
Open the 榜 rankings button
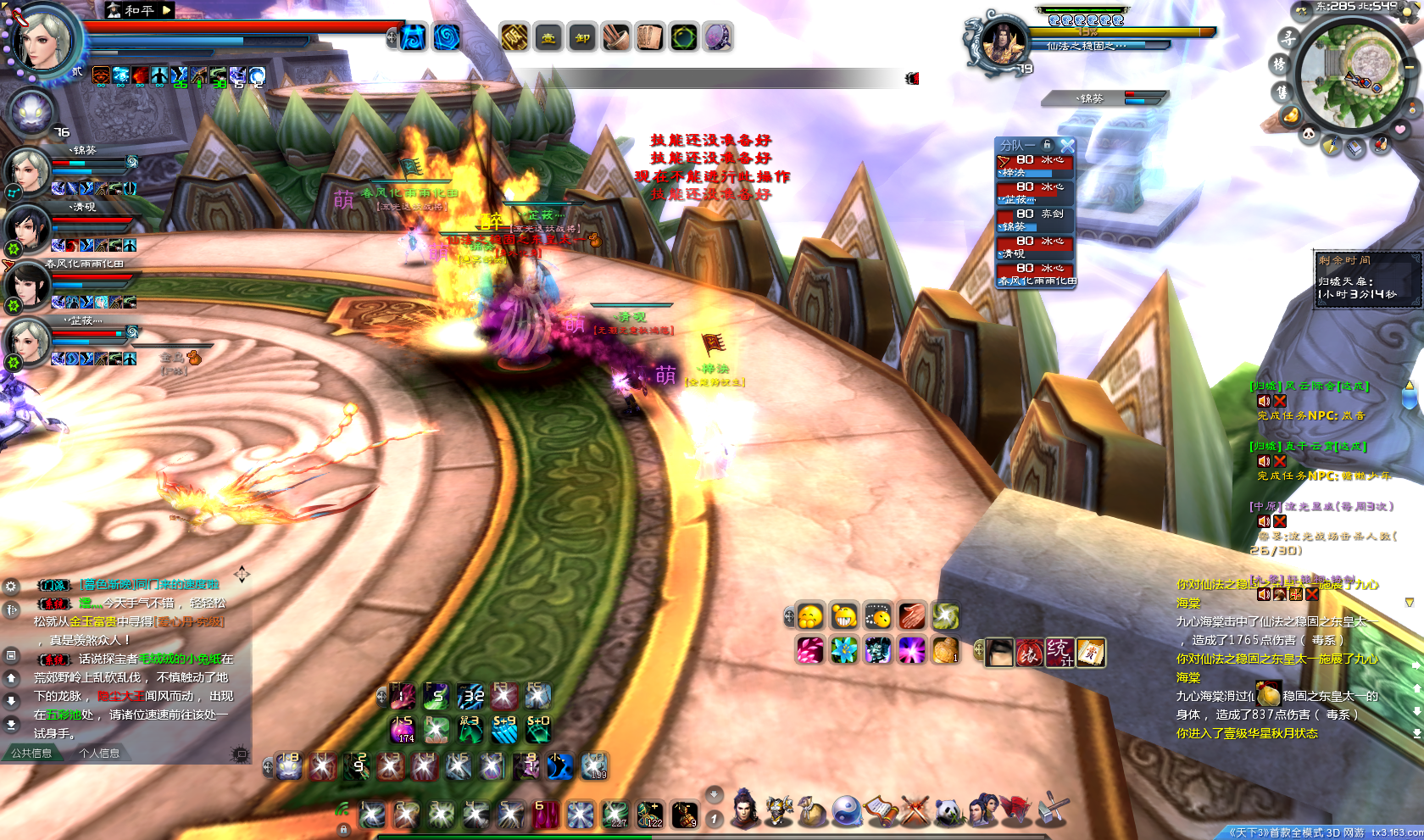click(x=1279, y=64)
